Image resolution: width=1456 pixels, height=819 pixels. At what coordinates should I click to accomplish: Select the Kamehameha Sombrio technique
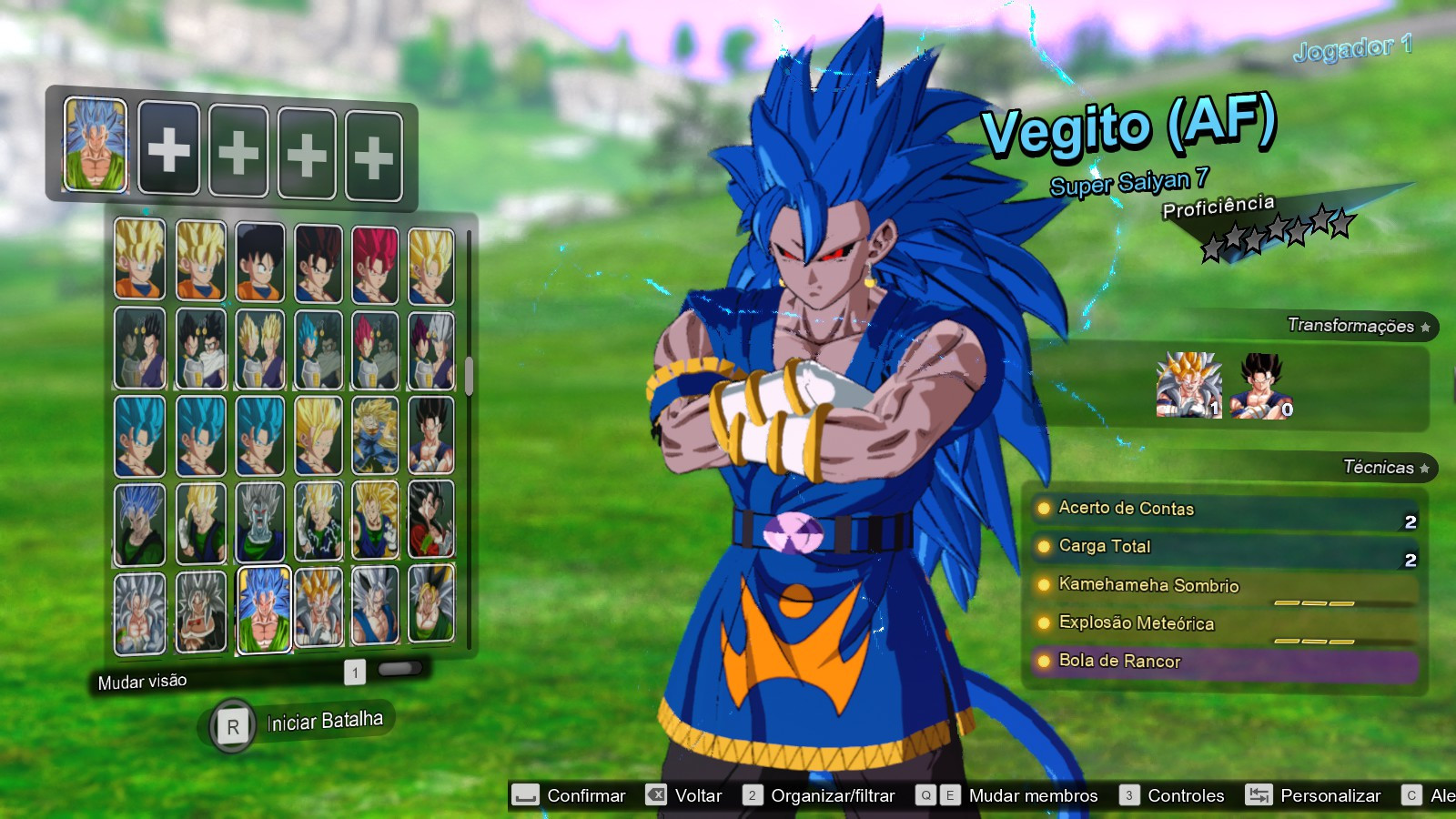point(1145,586)
